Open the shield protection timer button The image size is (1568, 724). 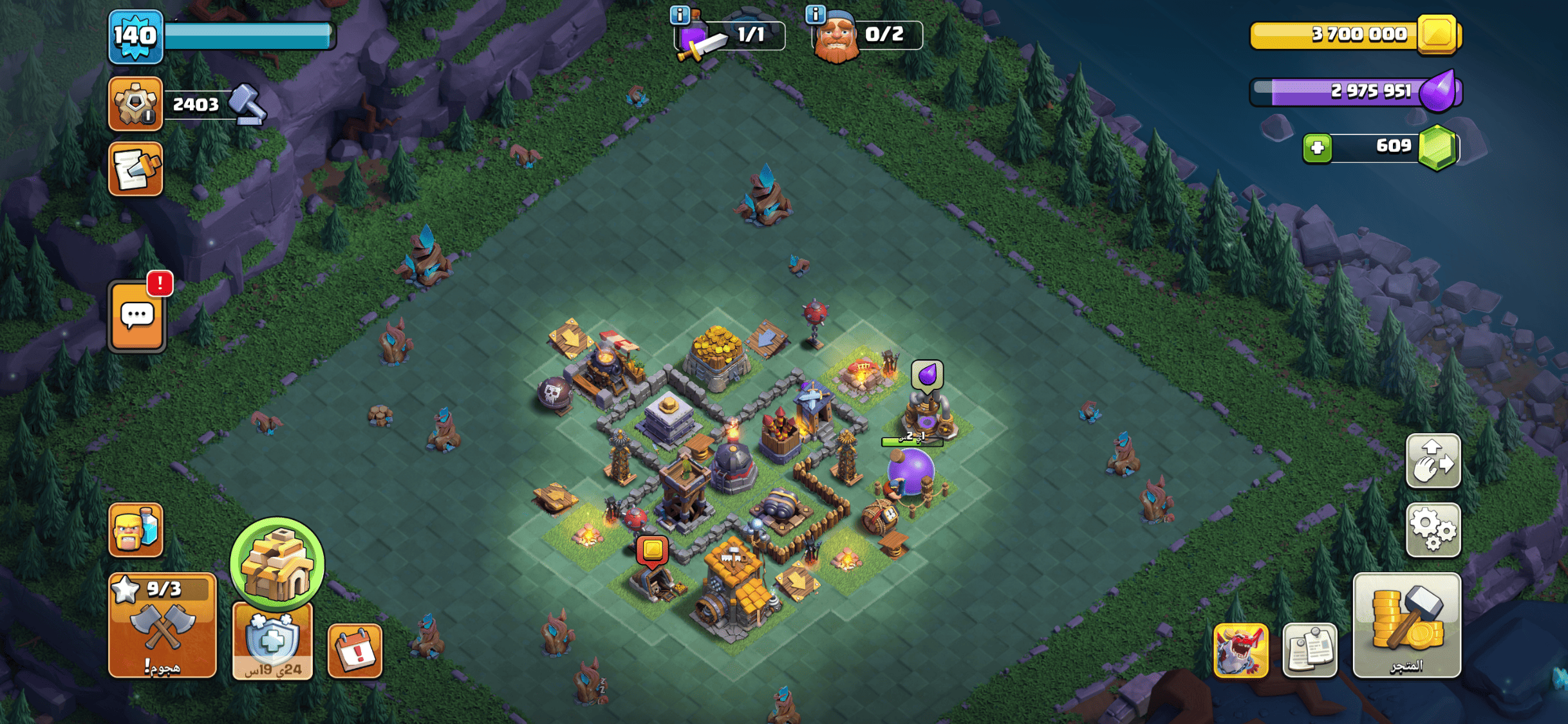point(272,641)
